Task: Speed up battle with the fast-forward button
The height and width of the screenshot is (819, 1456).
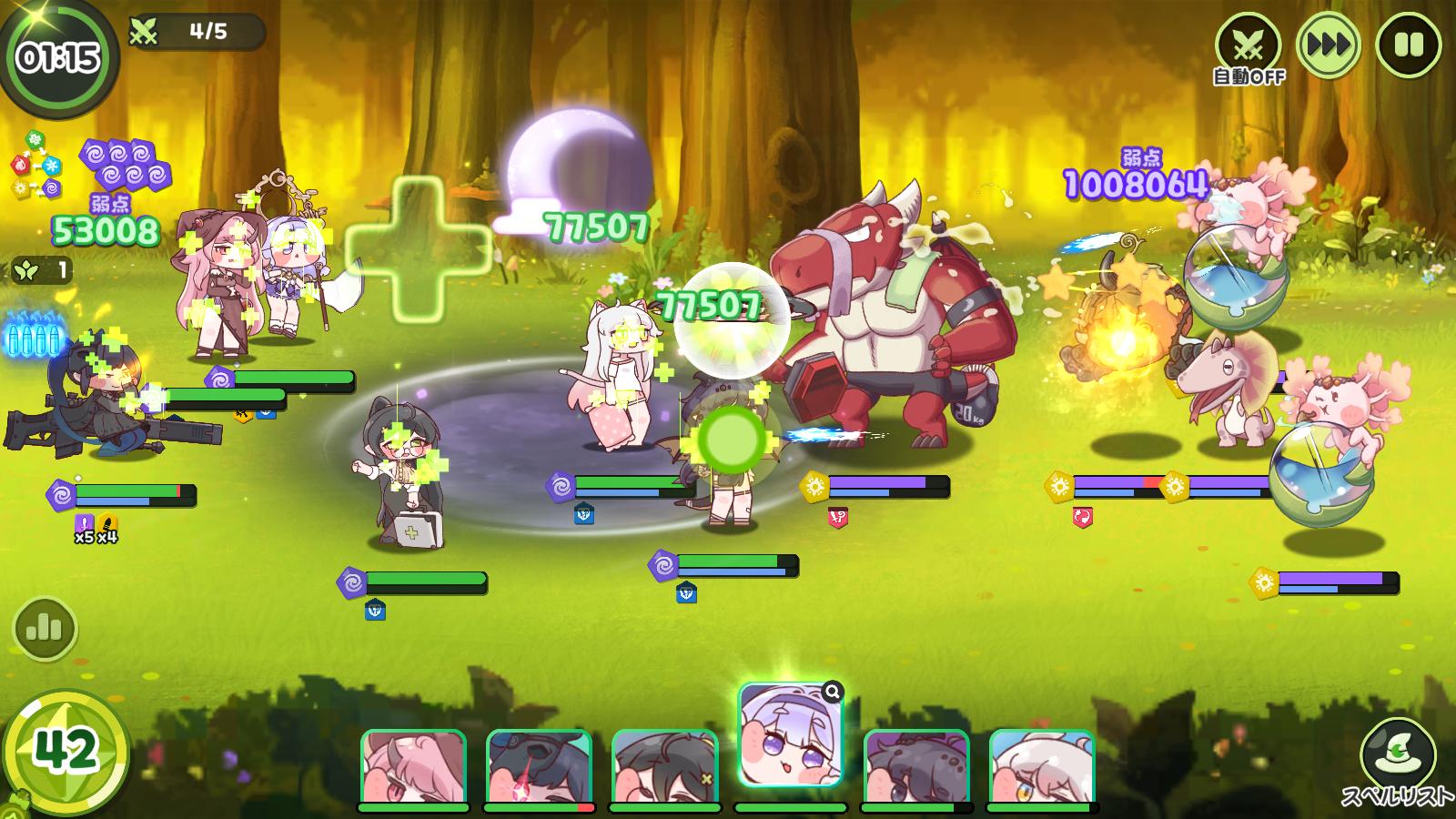Action: [1328, 44]
